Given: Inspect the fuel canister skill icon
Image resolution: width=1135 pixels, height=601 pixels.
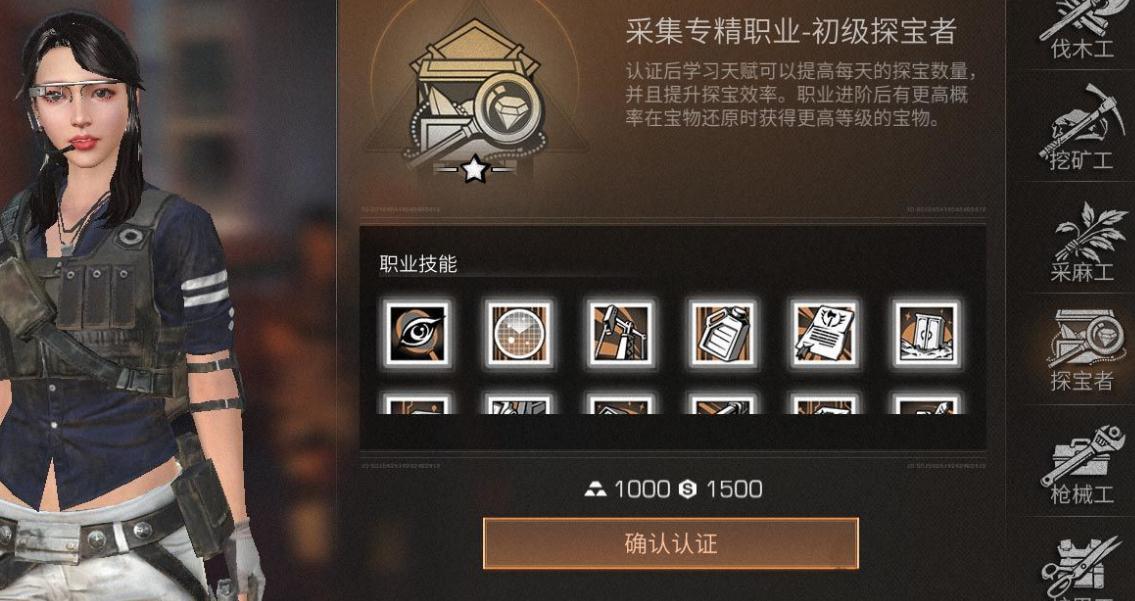Looking at the screenshot, I should [x=722, y=333].
